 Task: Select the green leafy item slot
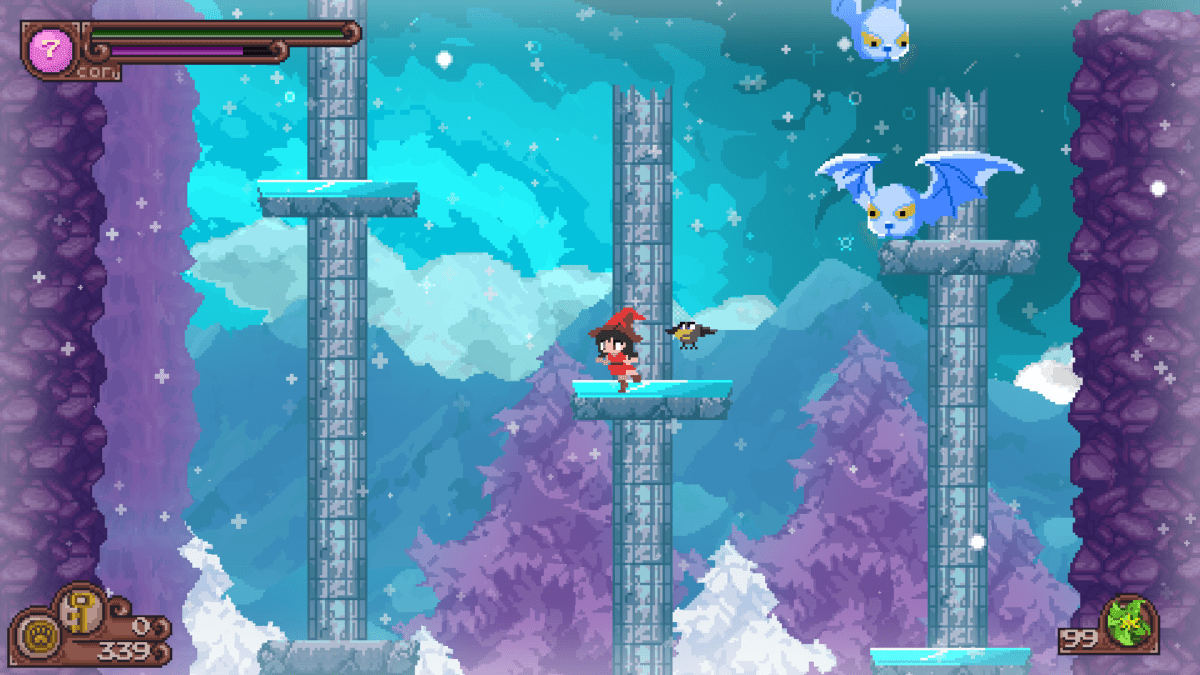click(x=1130, y=622)
